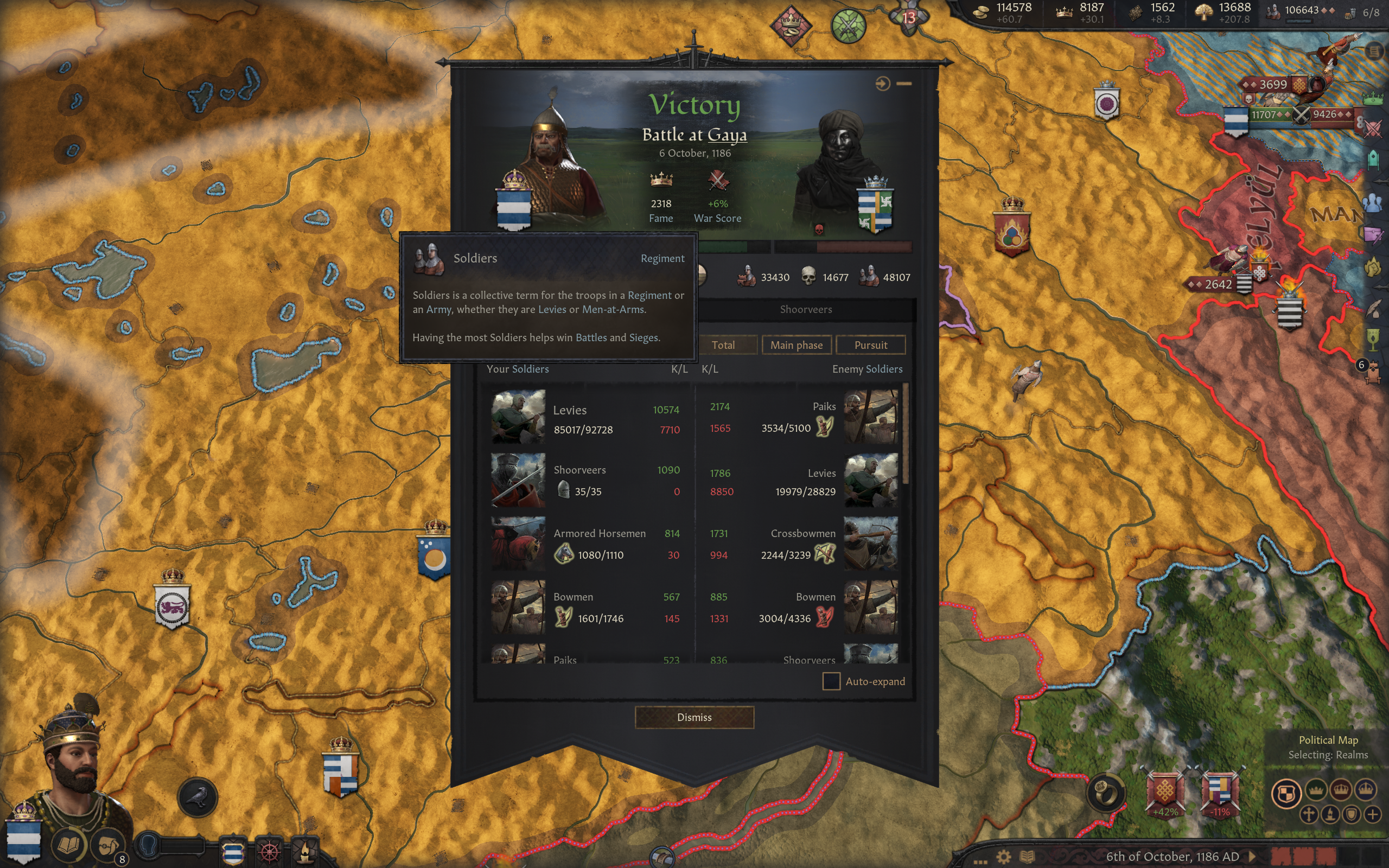Select the Realms shield map mode
The image size is (1389, 868).
[1286, 794]
